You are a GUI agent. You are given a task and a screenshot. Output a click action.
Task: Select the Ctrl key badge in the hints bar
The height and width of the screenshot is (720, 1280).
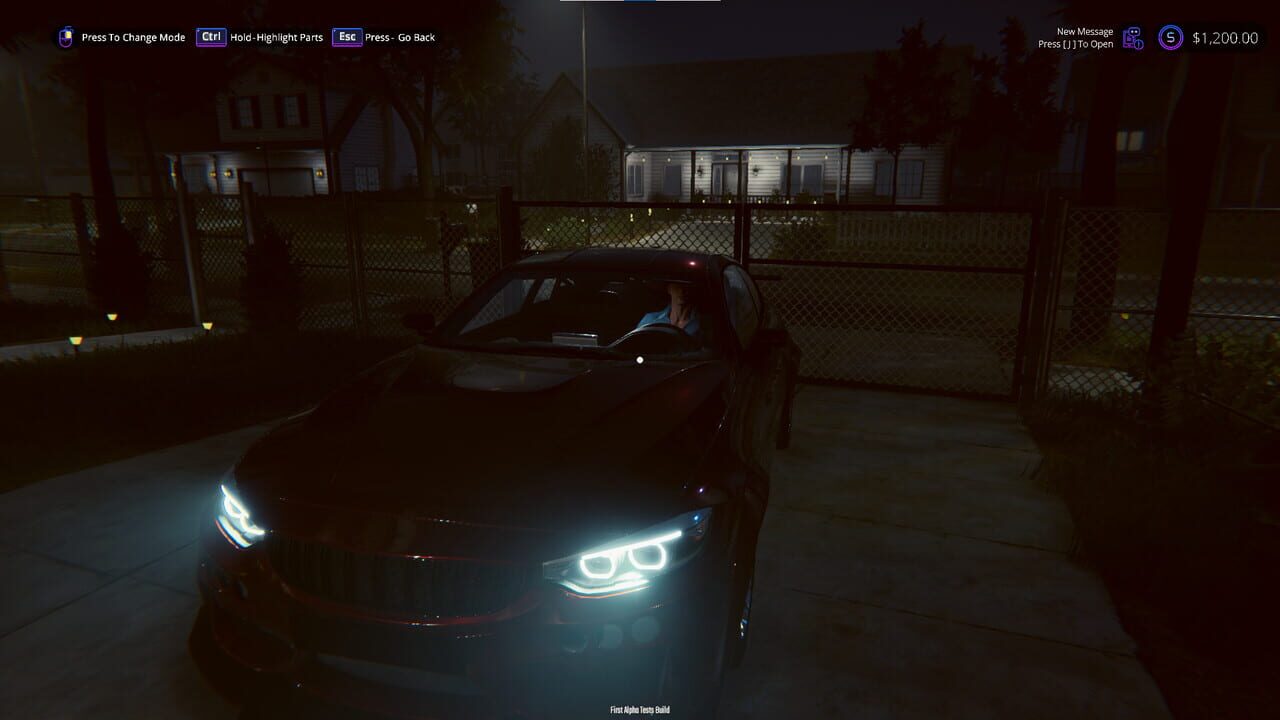click(x=210, y=36)
